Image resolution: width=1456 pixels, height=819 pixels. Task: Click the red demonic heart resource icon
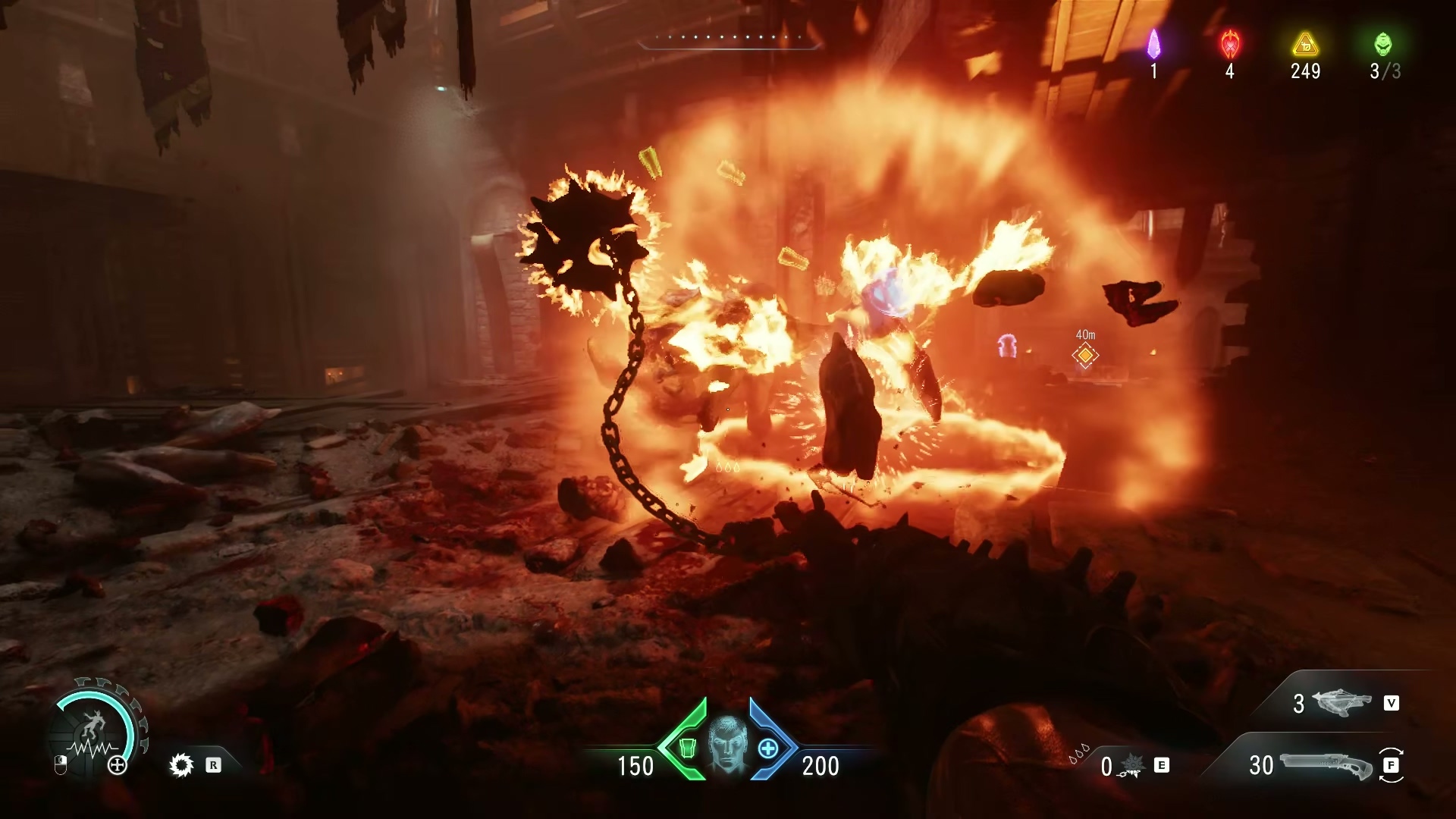pos(1229,44)
